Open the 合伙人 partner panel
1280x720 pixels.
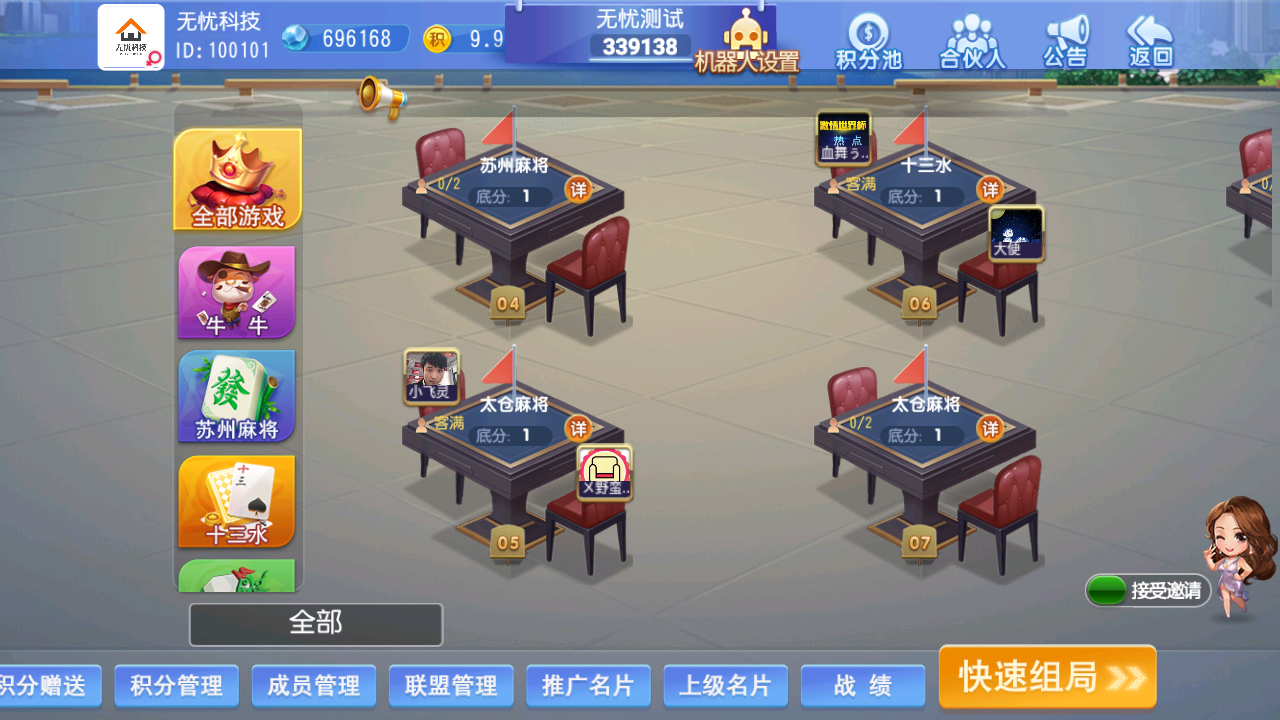pyautogui.click(x=969, y=40)
